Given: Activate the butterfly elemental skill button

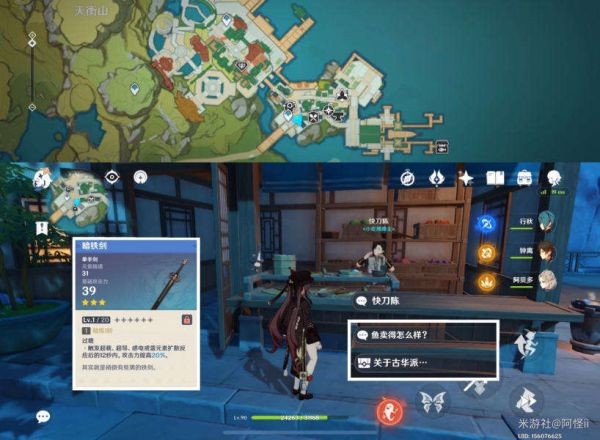Looking at the screenshot, I should (433, 402).
